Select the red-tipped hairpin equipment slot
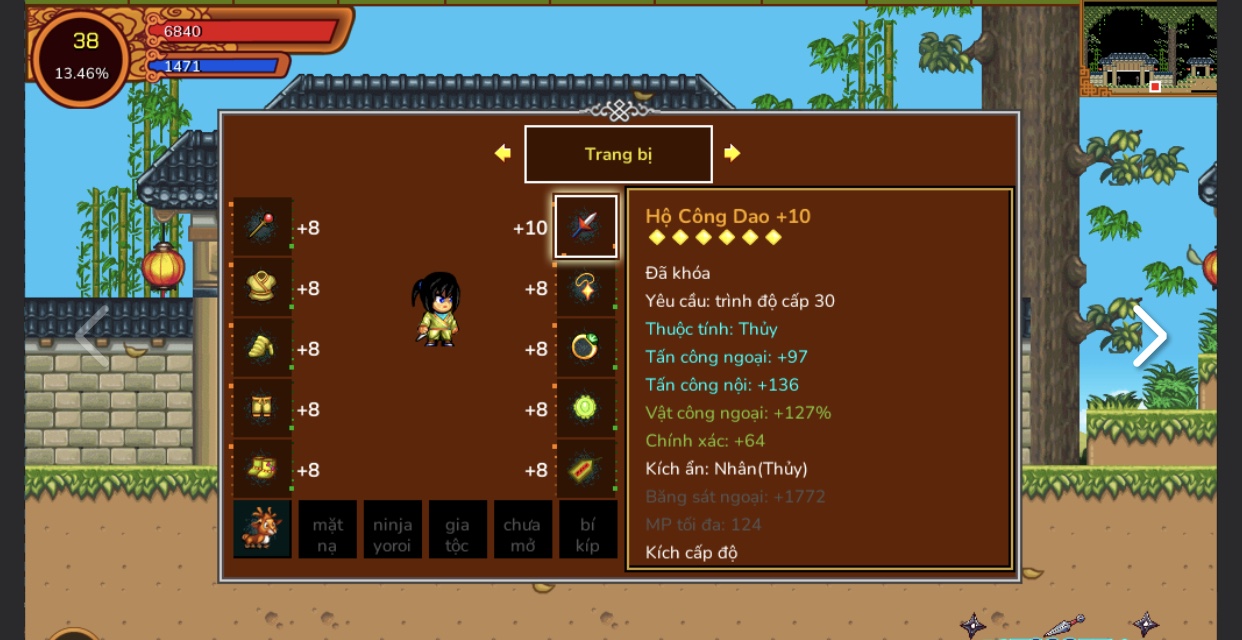The image size is (1242, 640). point(263,227)
